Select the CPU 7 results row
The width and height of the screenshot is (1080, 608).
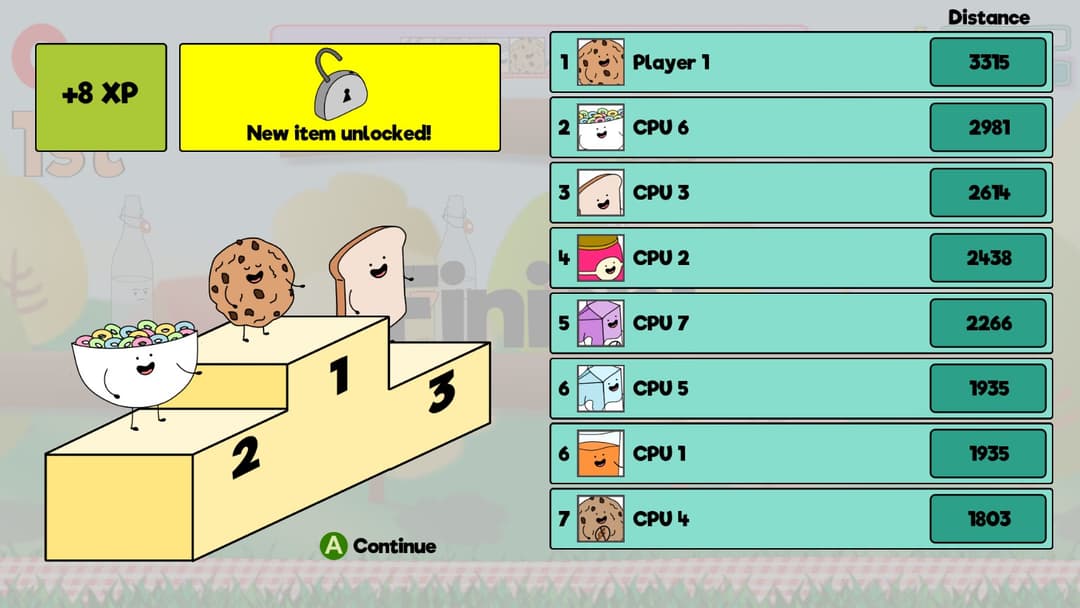coord(800,323)
